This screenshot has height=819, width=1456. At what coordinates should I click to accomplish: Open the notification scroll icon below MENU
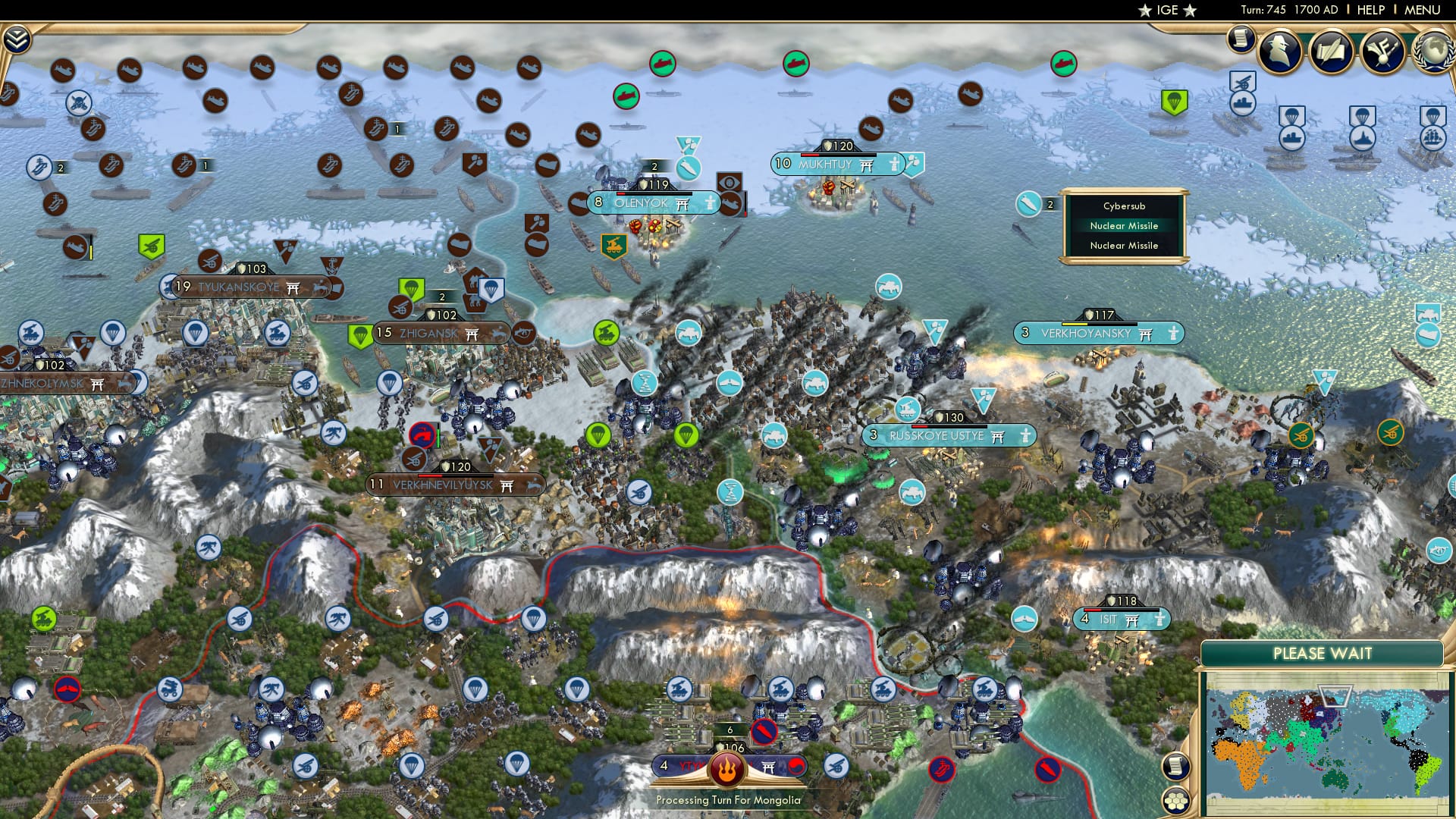1241,39
